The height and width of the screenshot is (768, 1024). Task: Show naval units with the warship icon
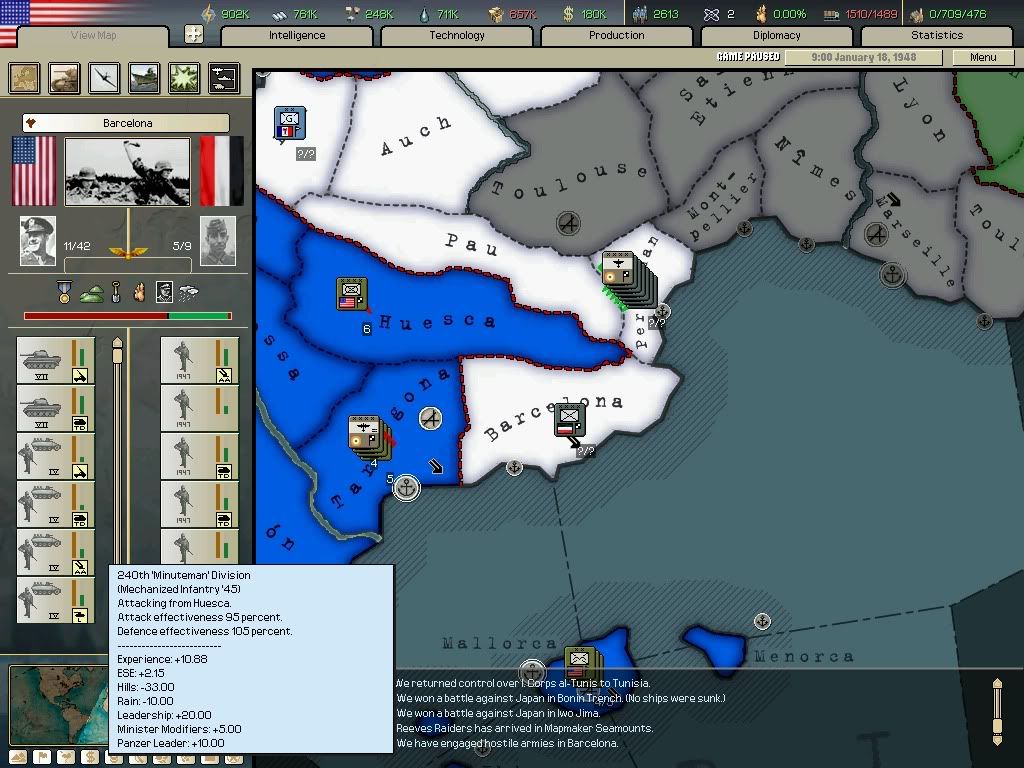144,77
